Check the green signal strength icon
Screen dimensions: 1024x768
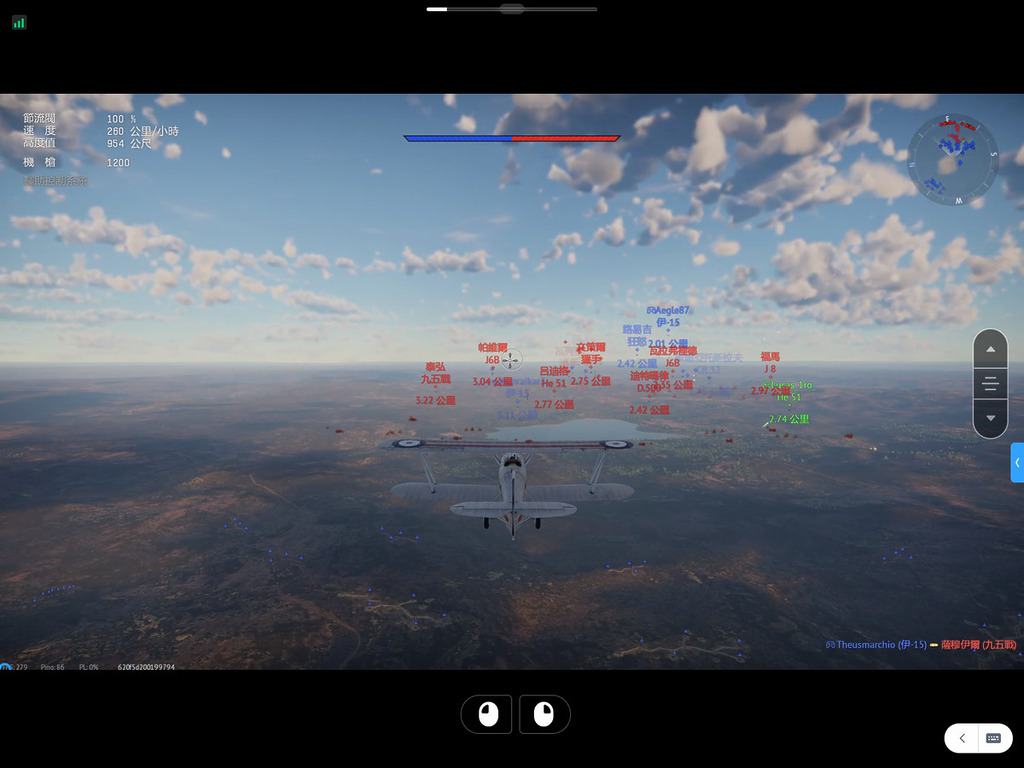point(19,22)
